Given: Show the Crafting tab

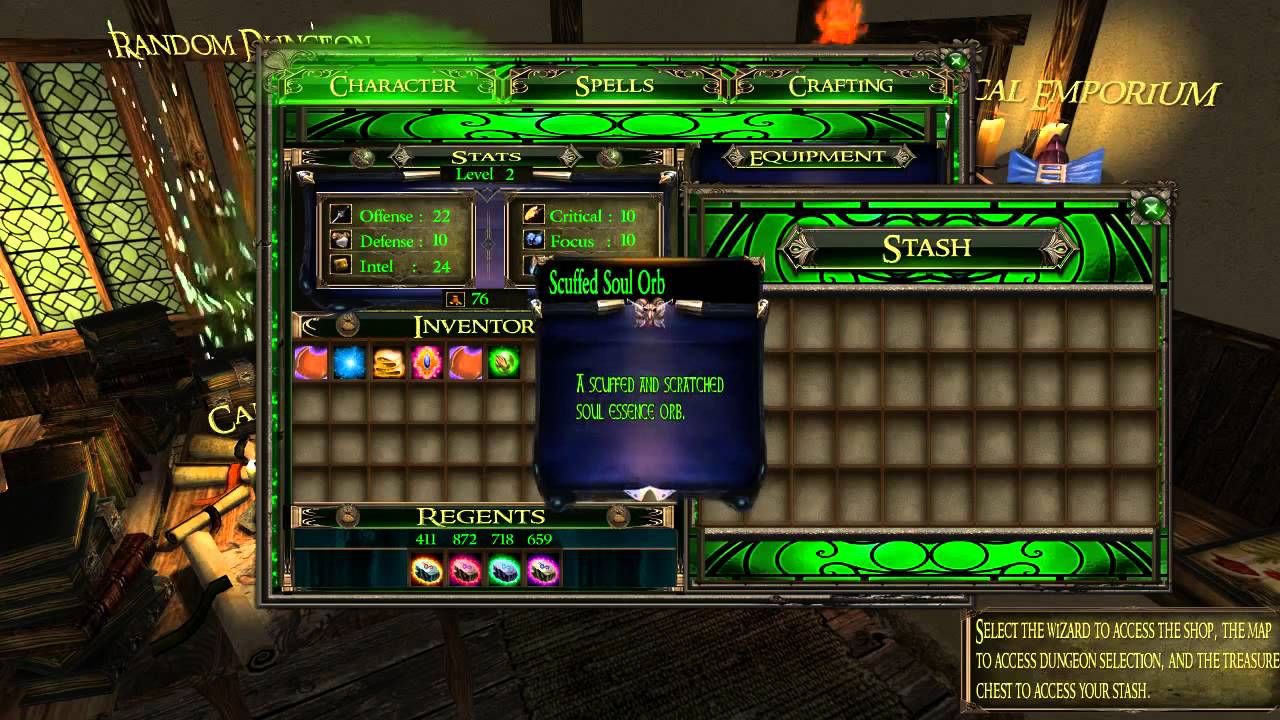Looking at the screenshot, I should pyautogui.click(x=840, y=86).
